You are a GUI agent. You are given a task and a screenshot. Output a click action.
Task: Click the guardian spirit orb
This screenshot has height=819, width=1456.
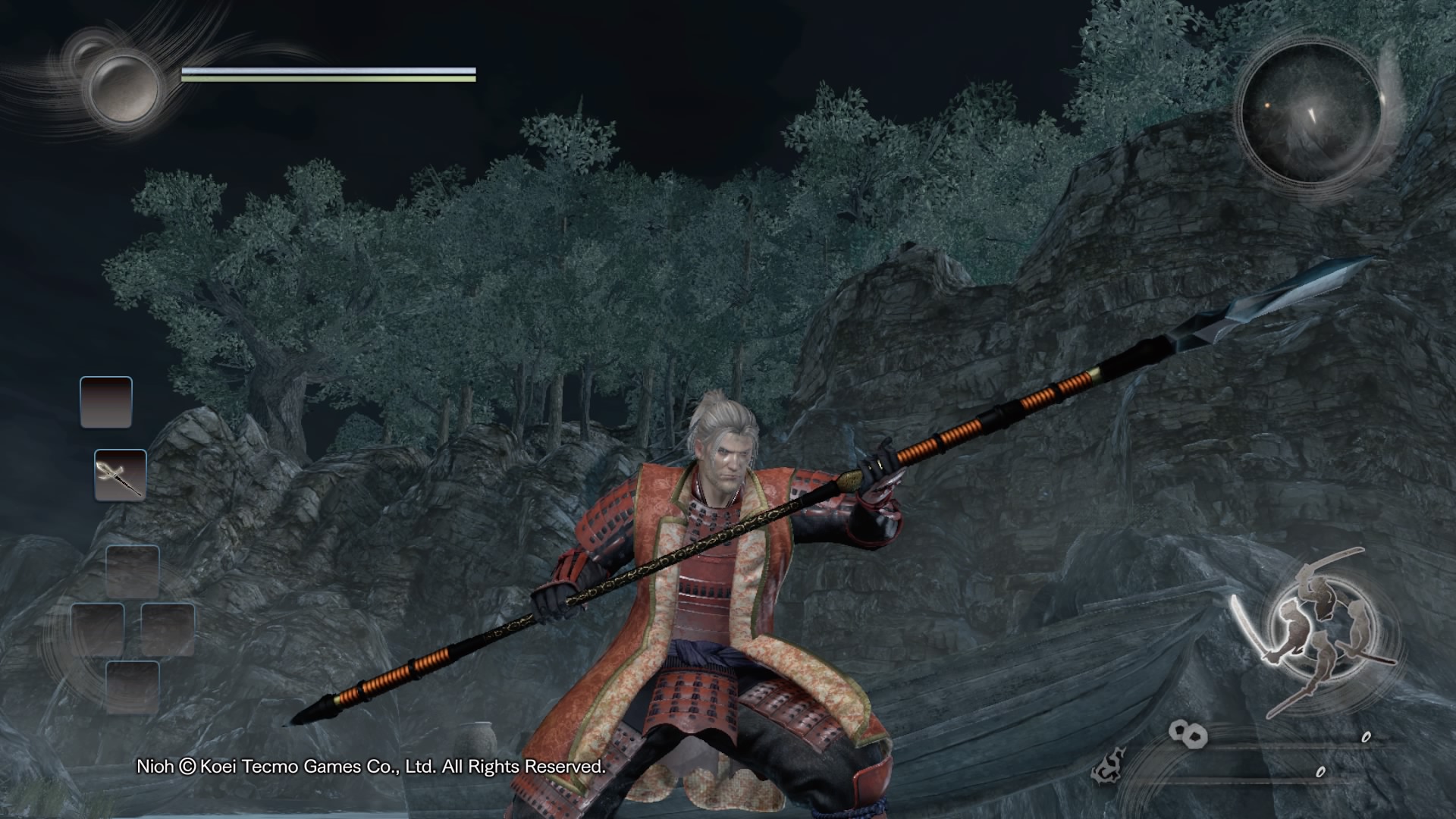click(124, 87)
